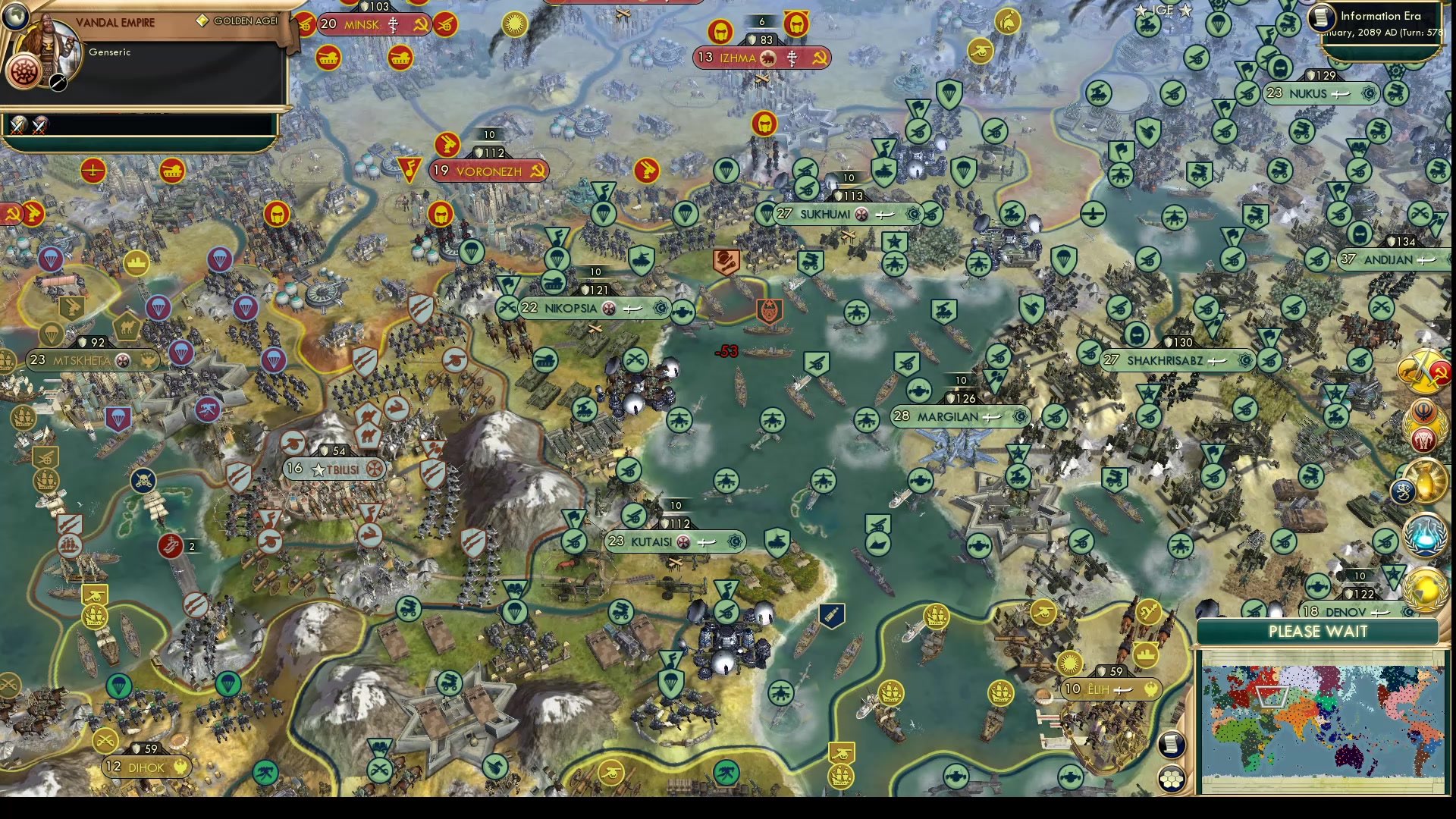Click the Khanda religion notification icon
This screenshot has width=1456, height=819.
[x=1423, y=412]
